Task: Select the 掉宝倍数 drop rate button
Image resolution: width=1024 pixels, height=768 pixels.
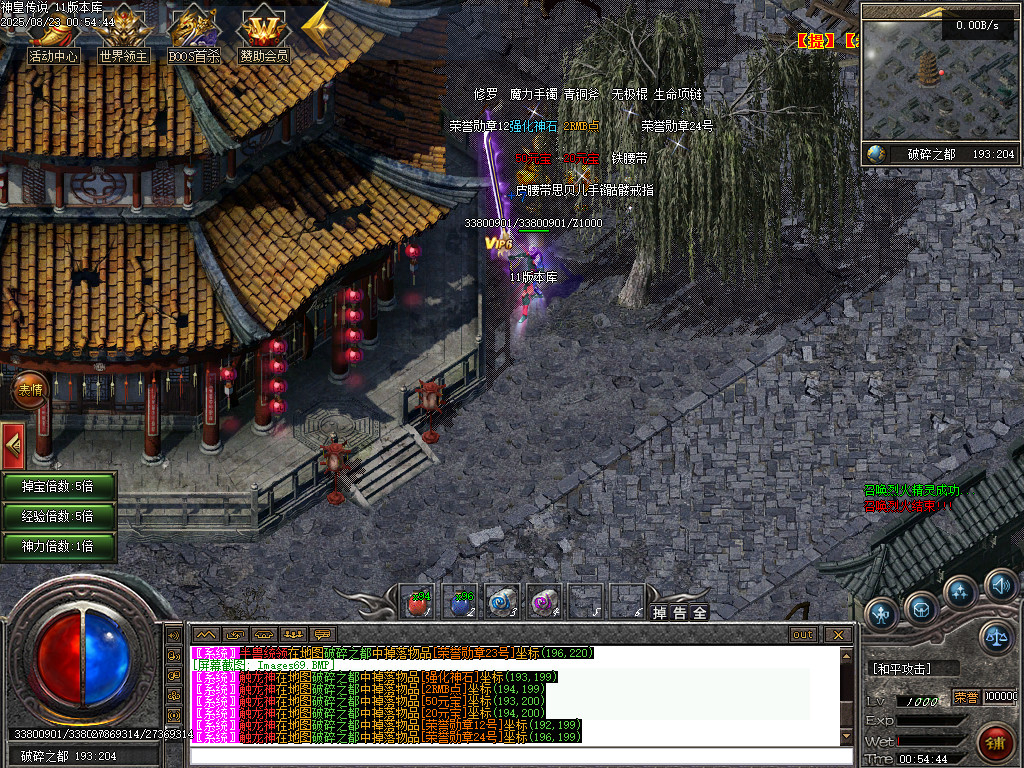Action: point(58,487)
